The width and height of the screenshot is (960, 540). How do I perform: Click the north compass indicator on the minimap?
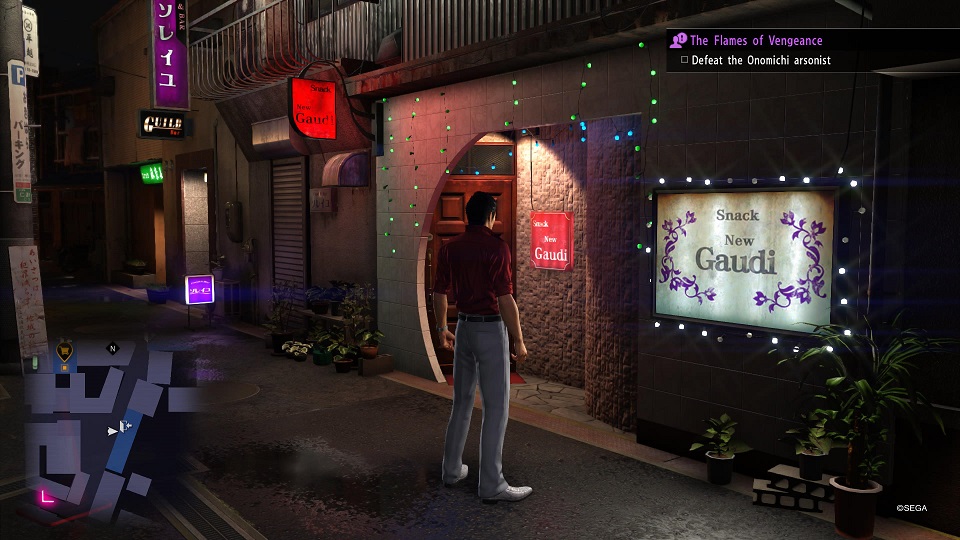[113, 349]
